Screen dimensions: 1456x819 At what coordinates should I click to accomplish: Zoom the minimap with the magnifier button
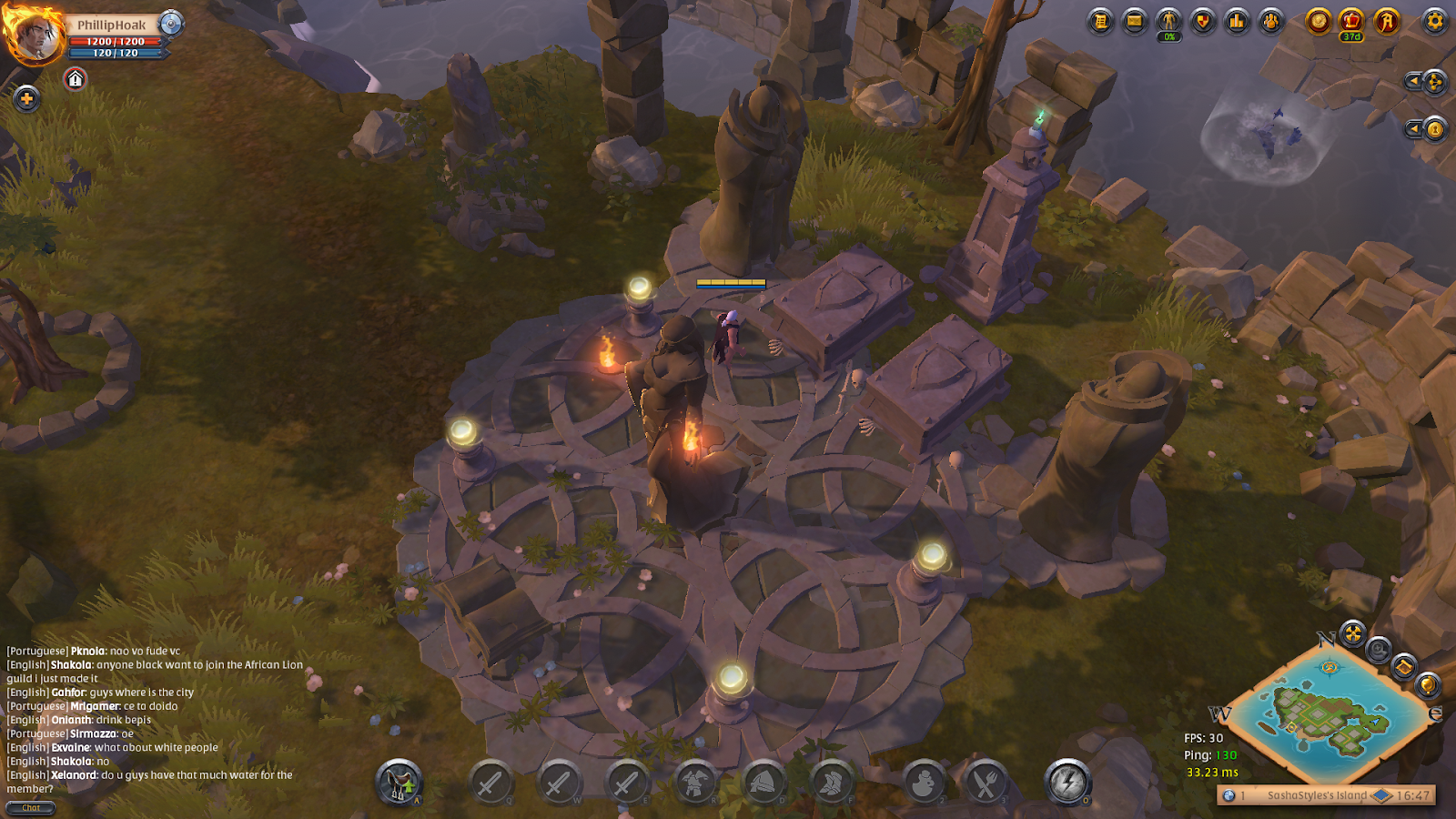(1378, 650)
